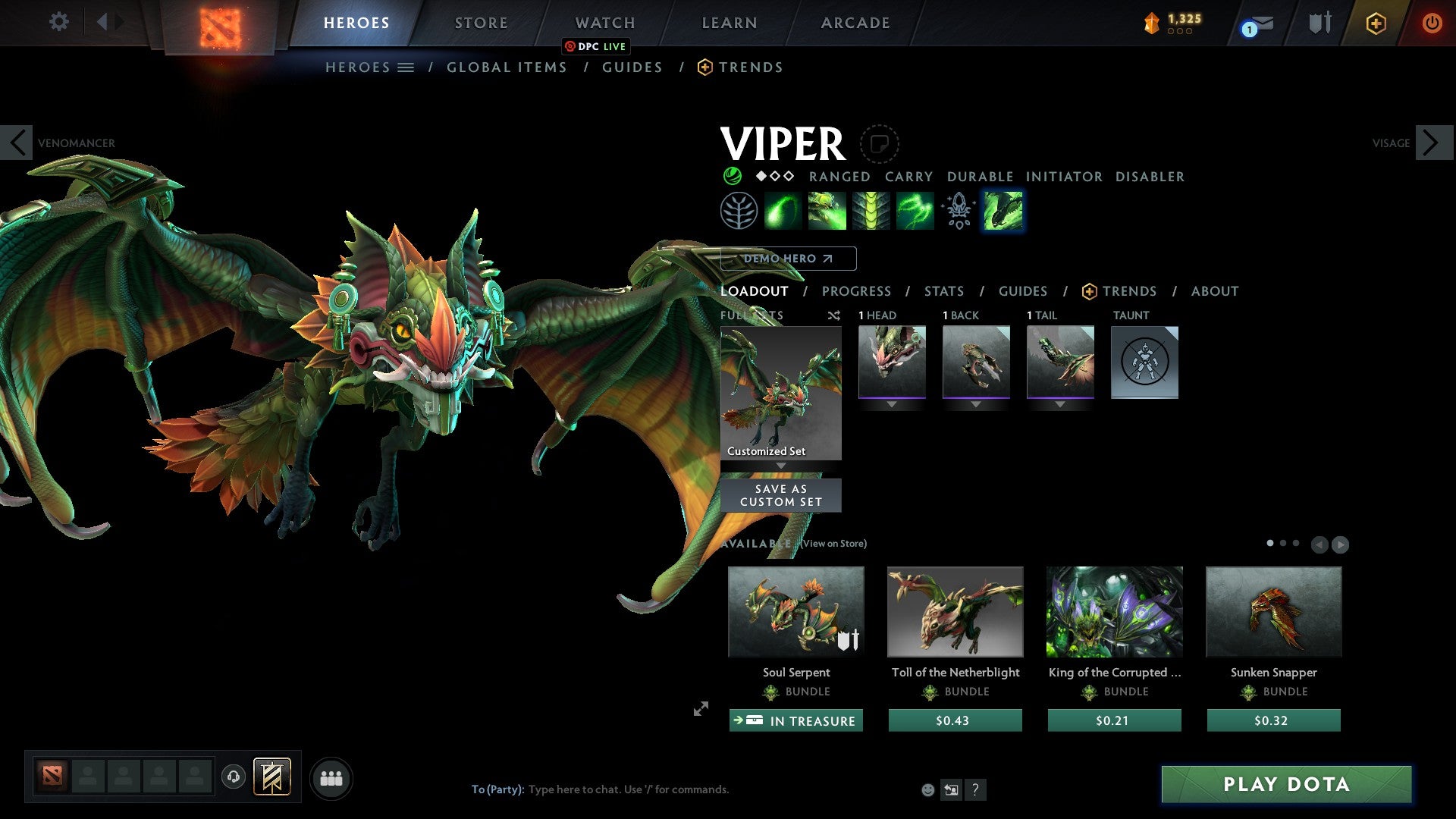Click the second page dot under Available sets
Image resolution: width=1456 pixels, height=819 pixels.
click(x=1284, y=544)
